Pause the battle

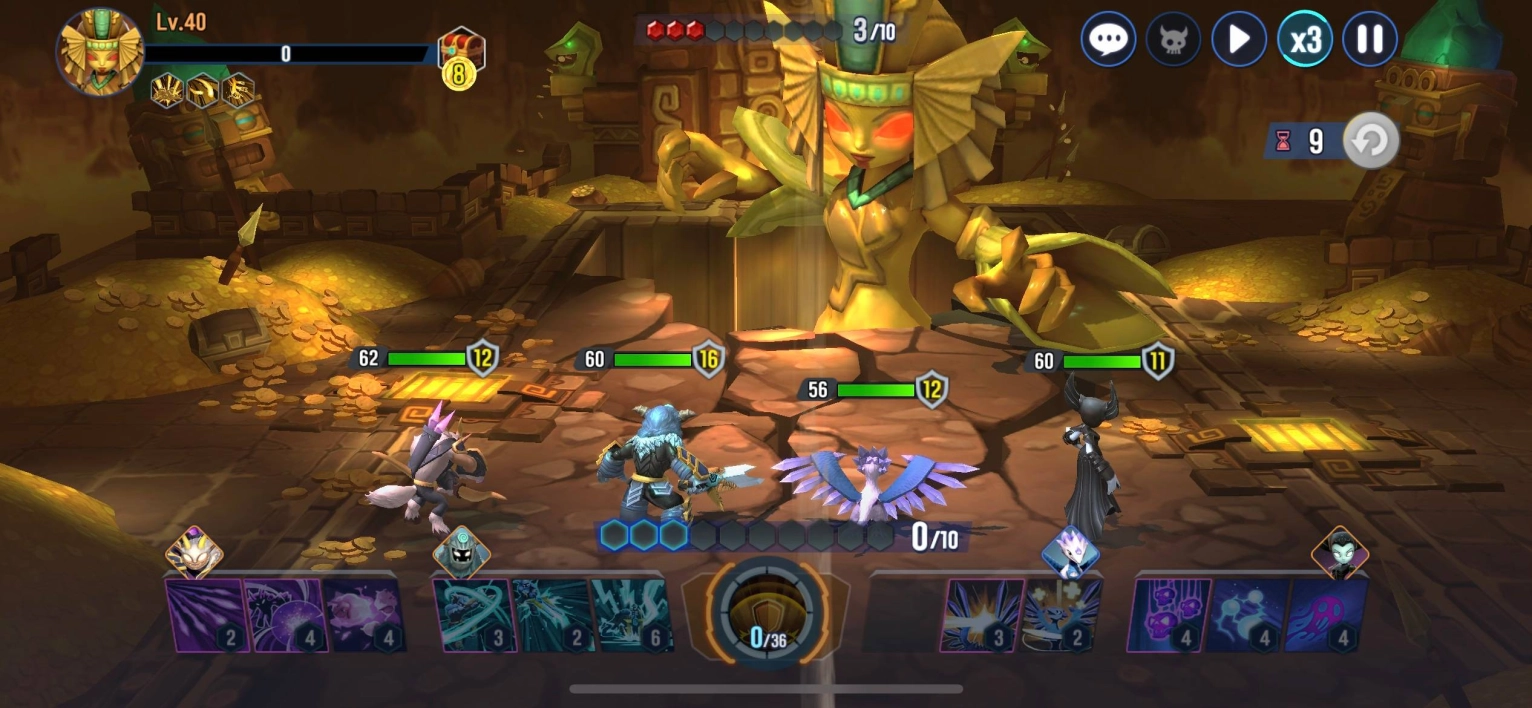coord(1369,40)
